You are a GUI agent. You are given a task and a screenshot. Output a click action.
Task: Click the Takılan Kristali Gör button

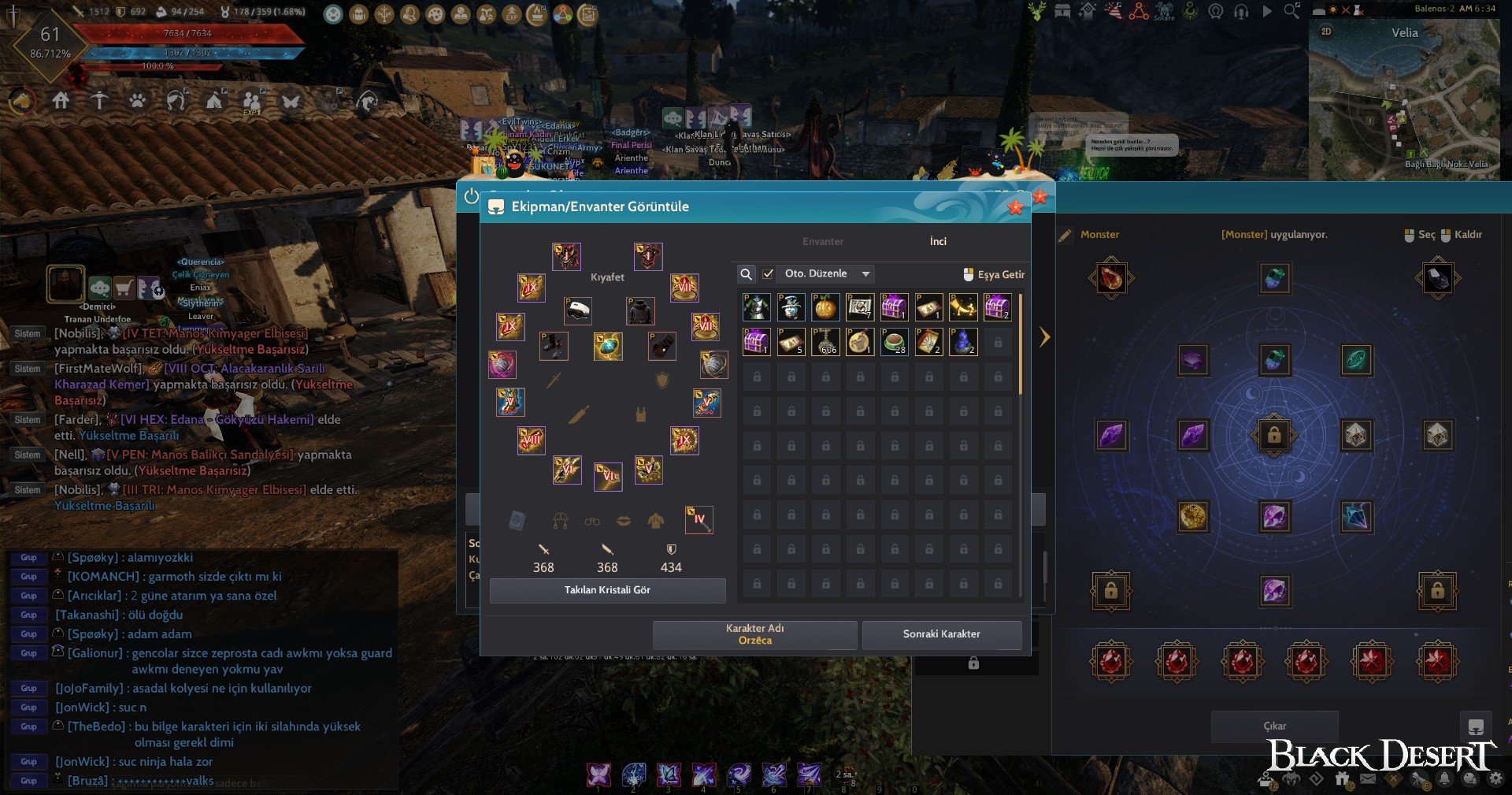pos(607,590)
